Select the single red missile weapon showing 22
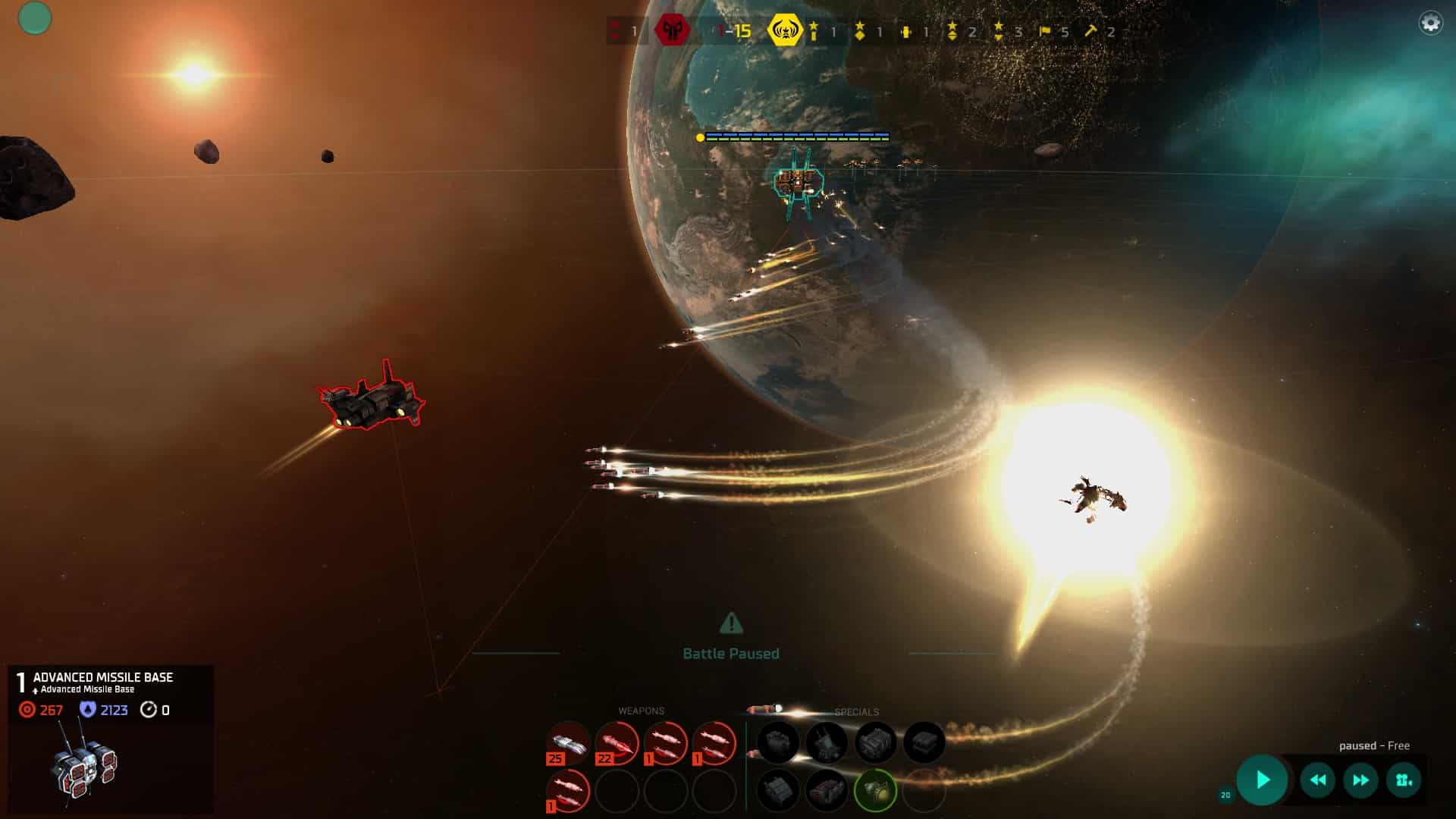The height and width of the screenshot is (819, 1456). pyautogui.click(x=617, y=744)
